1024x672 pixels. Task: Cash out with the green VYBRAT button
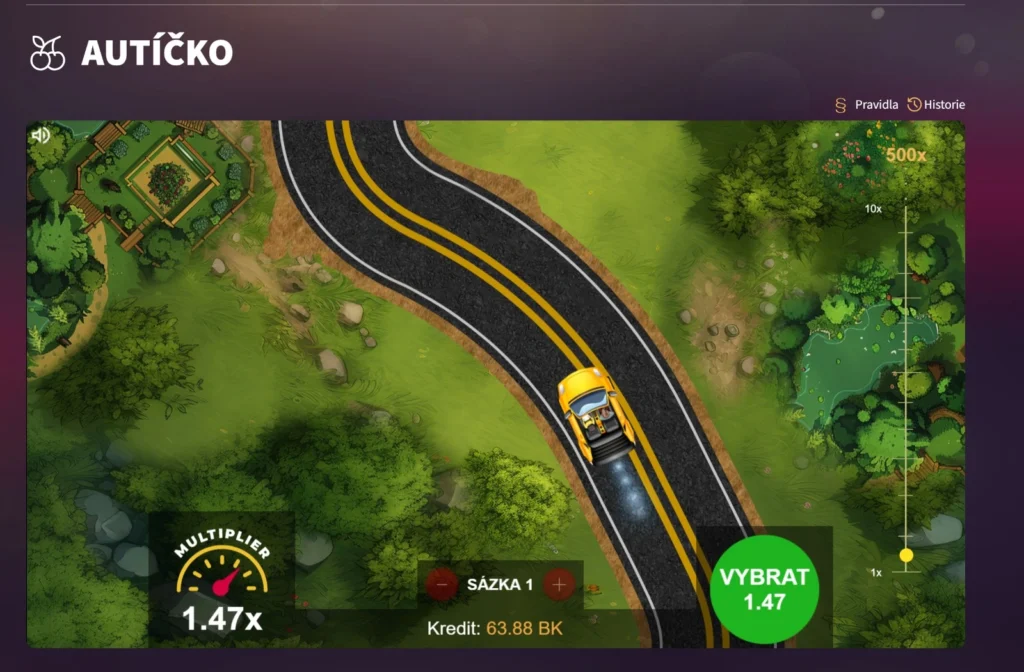(x=764, y=590)
